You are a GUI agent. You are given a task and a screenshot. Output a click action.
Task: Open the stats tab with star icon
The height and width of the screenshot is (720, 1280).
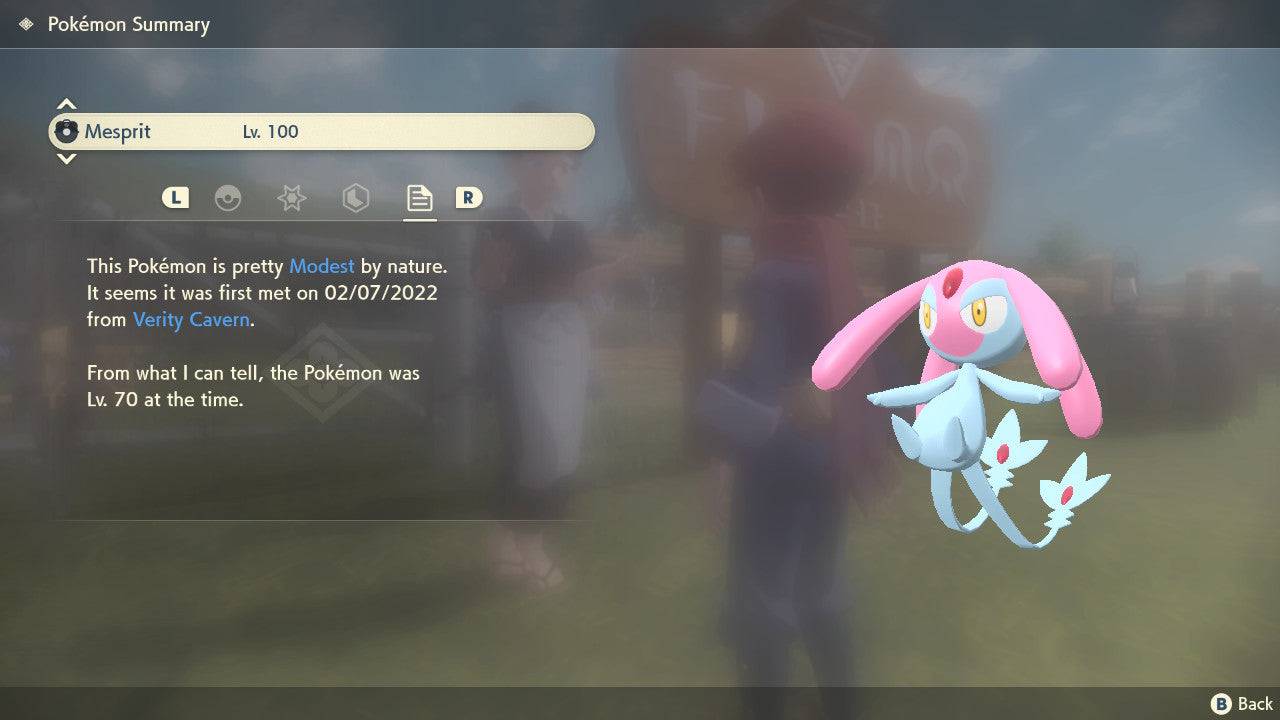coord(291,198)
